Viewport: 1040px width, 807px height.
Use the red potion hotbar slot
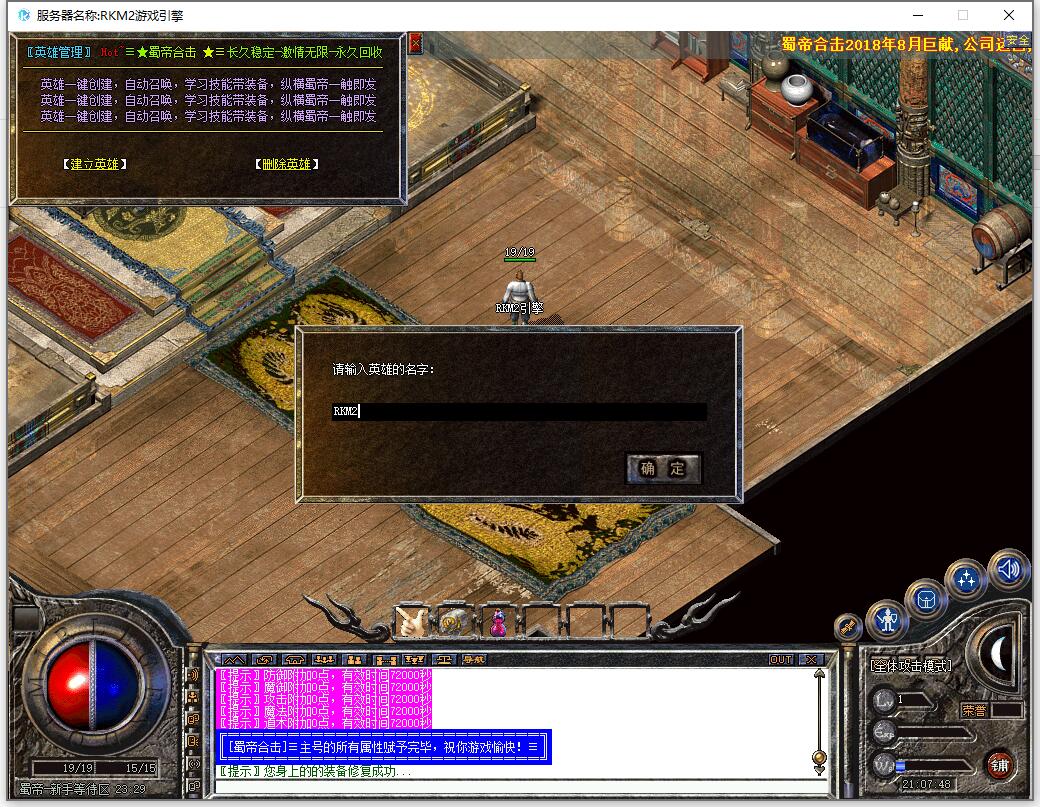[497, 622]
